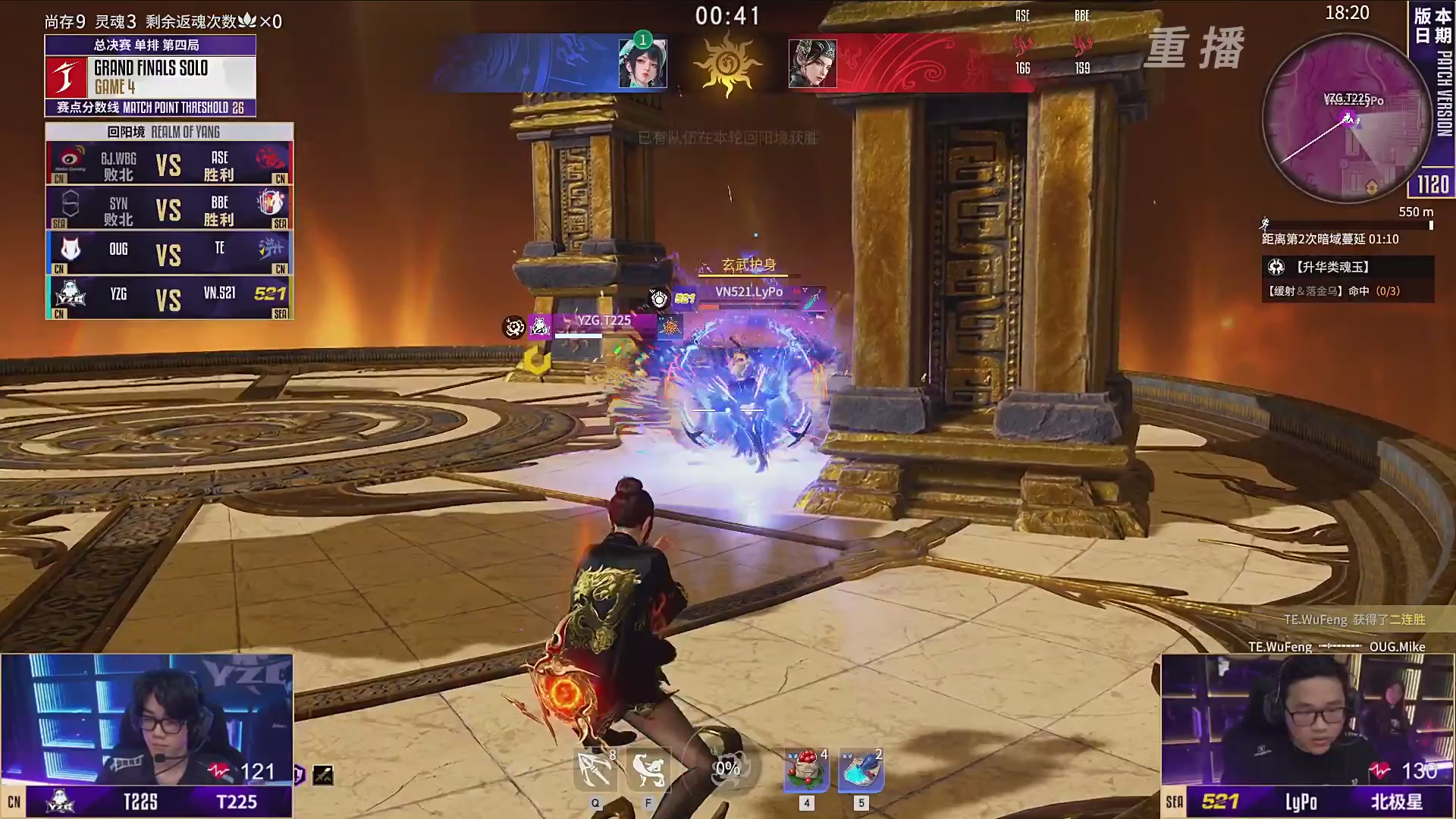Click the VN521.LyPo player nameplate
The image size is (1456, 819).
pos(748,292)
